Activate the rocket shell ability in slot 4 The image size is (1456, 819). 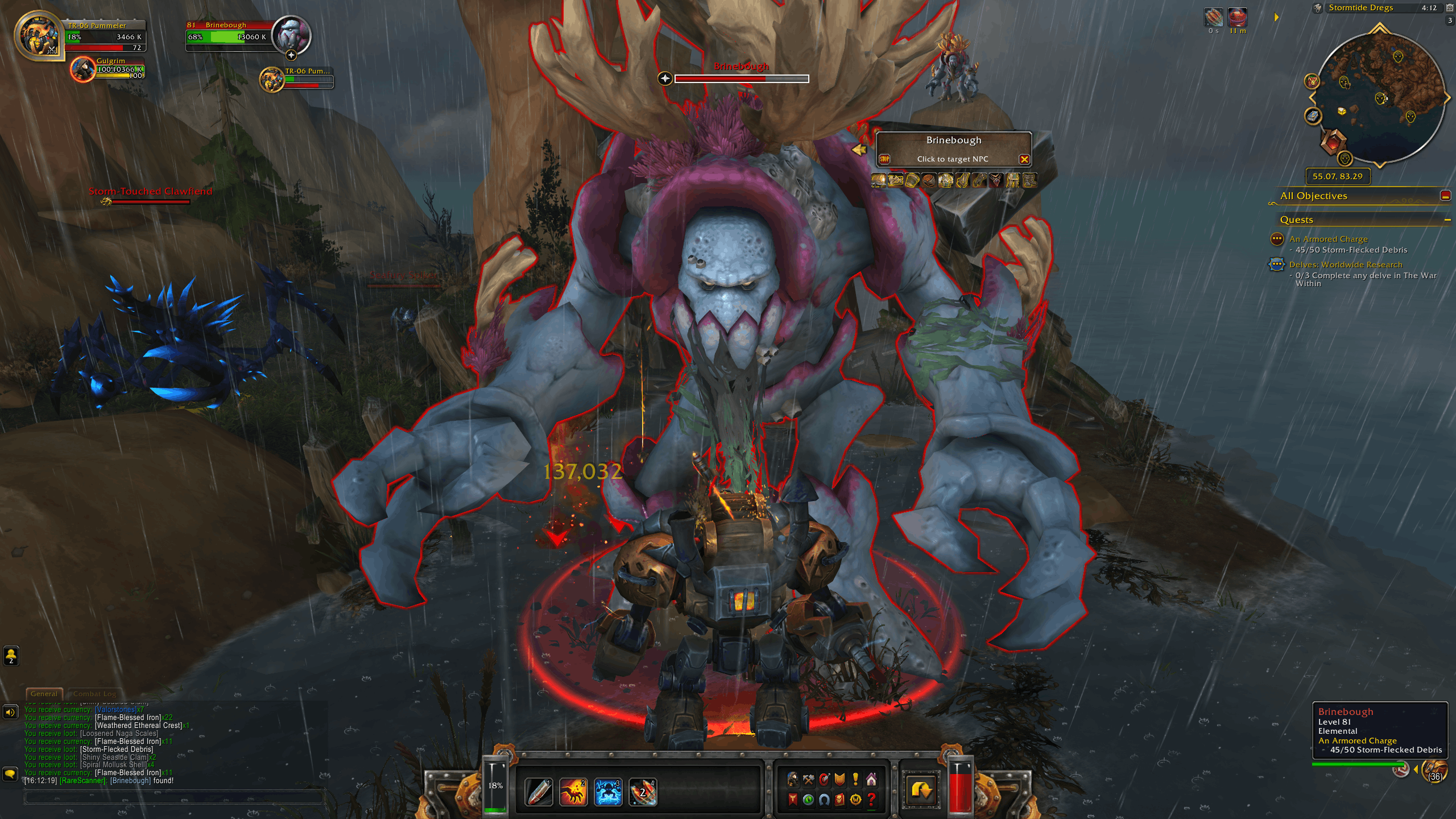[x=643, y=792]
